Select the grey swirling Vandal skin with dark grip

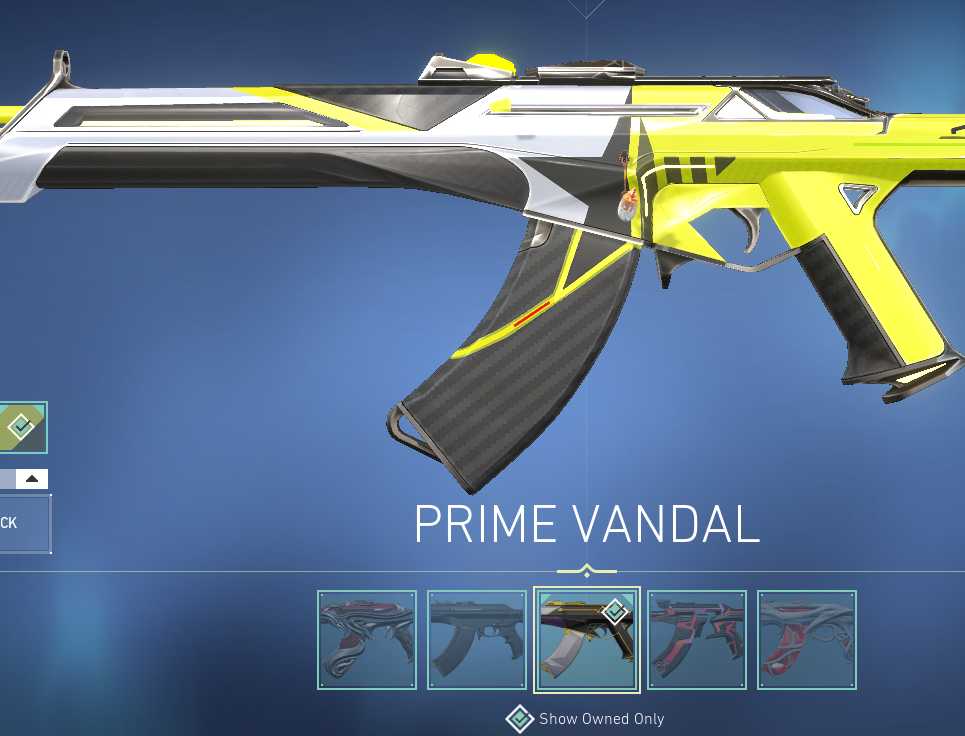click(367, 640)
